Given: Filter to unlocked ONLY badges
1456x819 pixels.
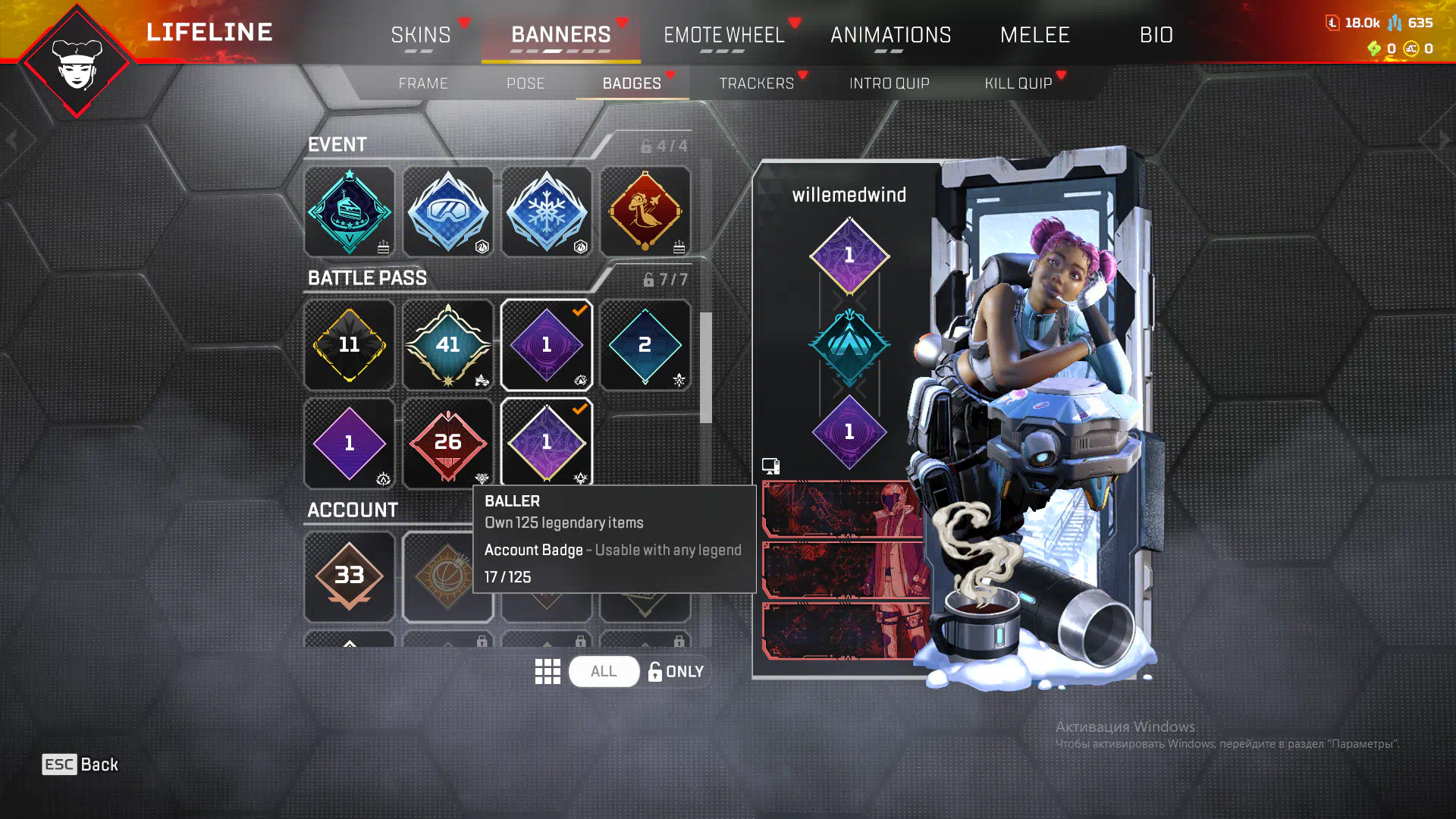Looking at the screenshot, I should pos(676,672).
